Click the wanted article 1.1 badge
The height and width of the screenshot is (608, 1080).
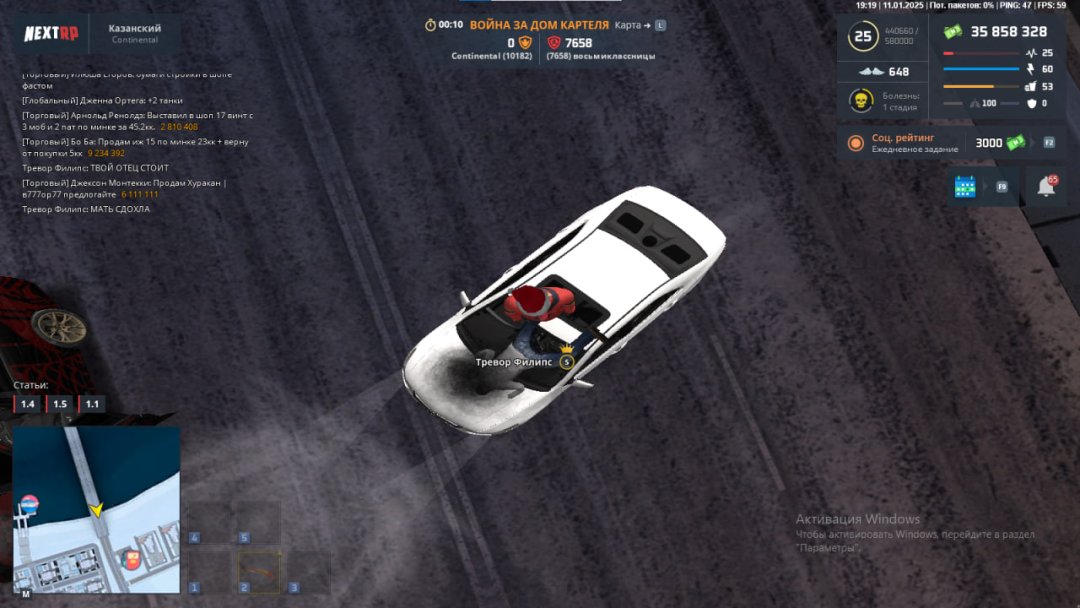(92, 404)
